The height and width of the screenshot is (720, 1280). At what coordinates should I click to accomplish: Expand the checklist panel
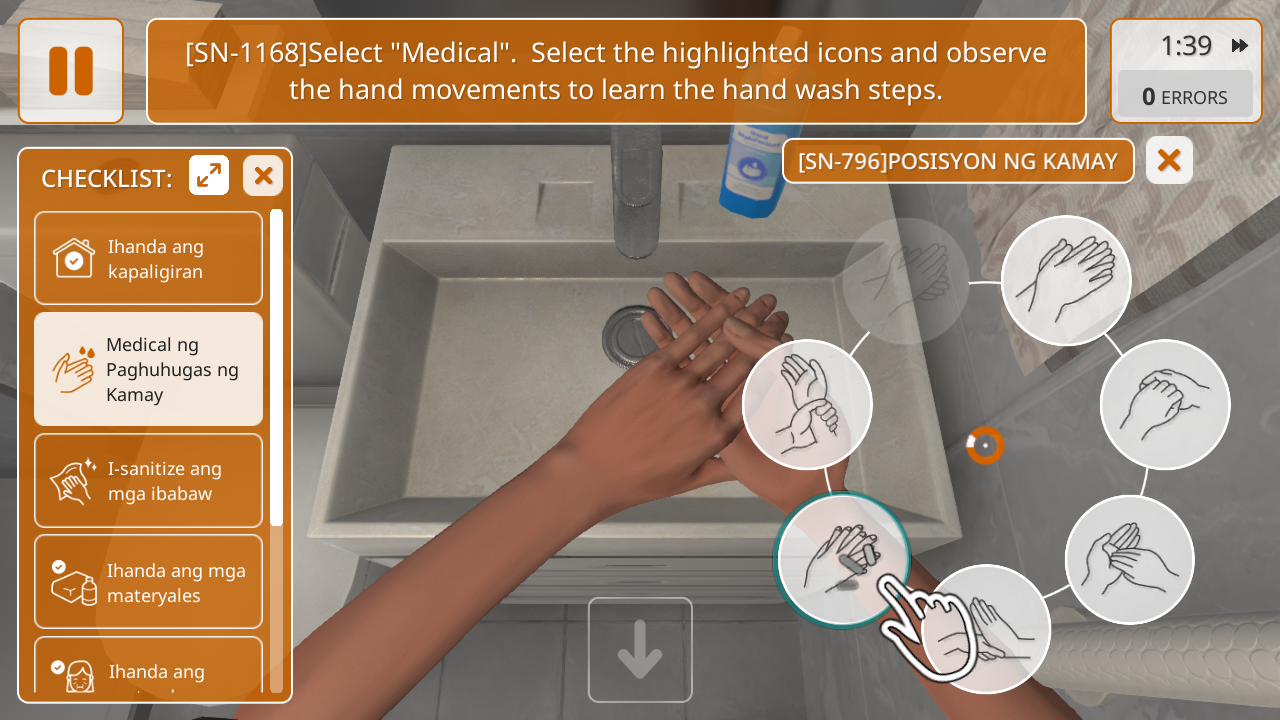click(209, 176)
